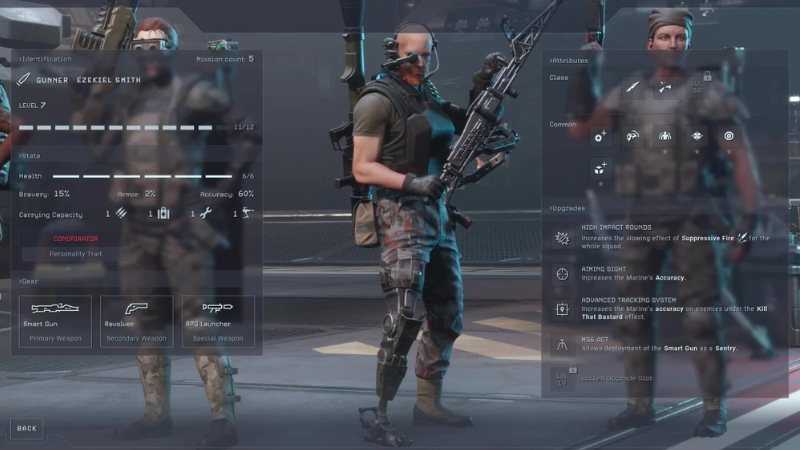Select the Smart Gun primary weapon slot

click(x=55, y=321)
